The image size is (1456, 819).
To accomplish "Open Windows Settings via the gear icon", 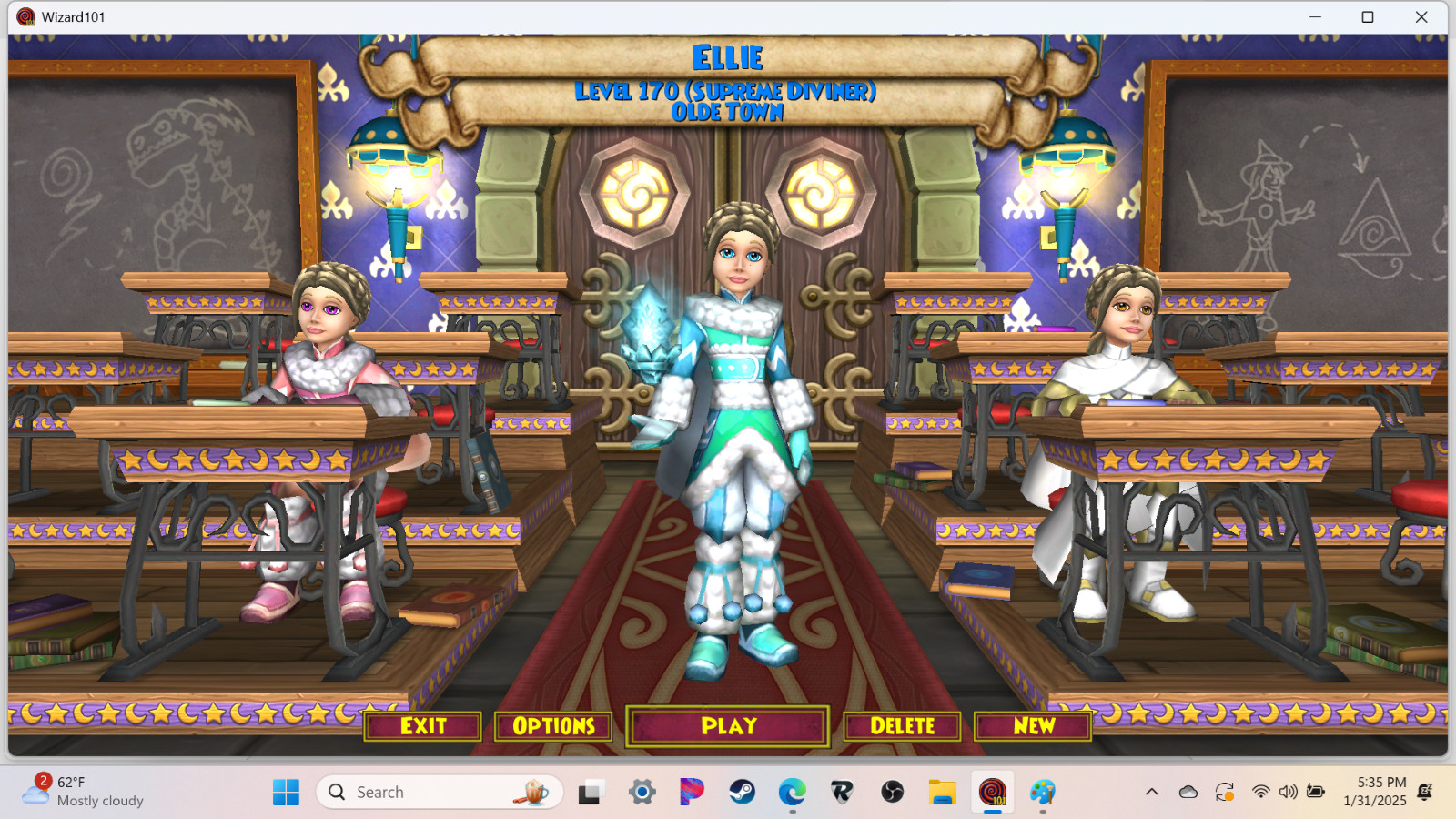I will coord(642,793).
